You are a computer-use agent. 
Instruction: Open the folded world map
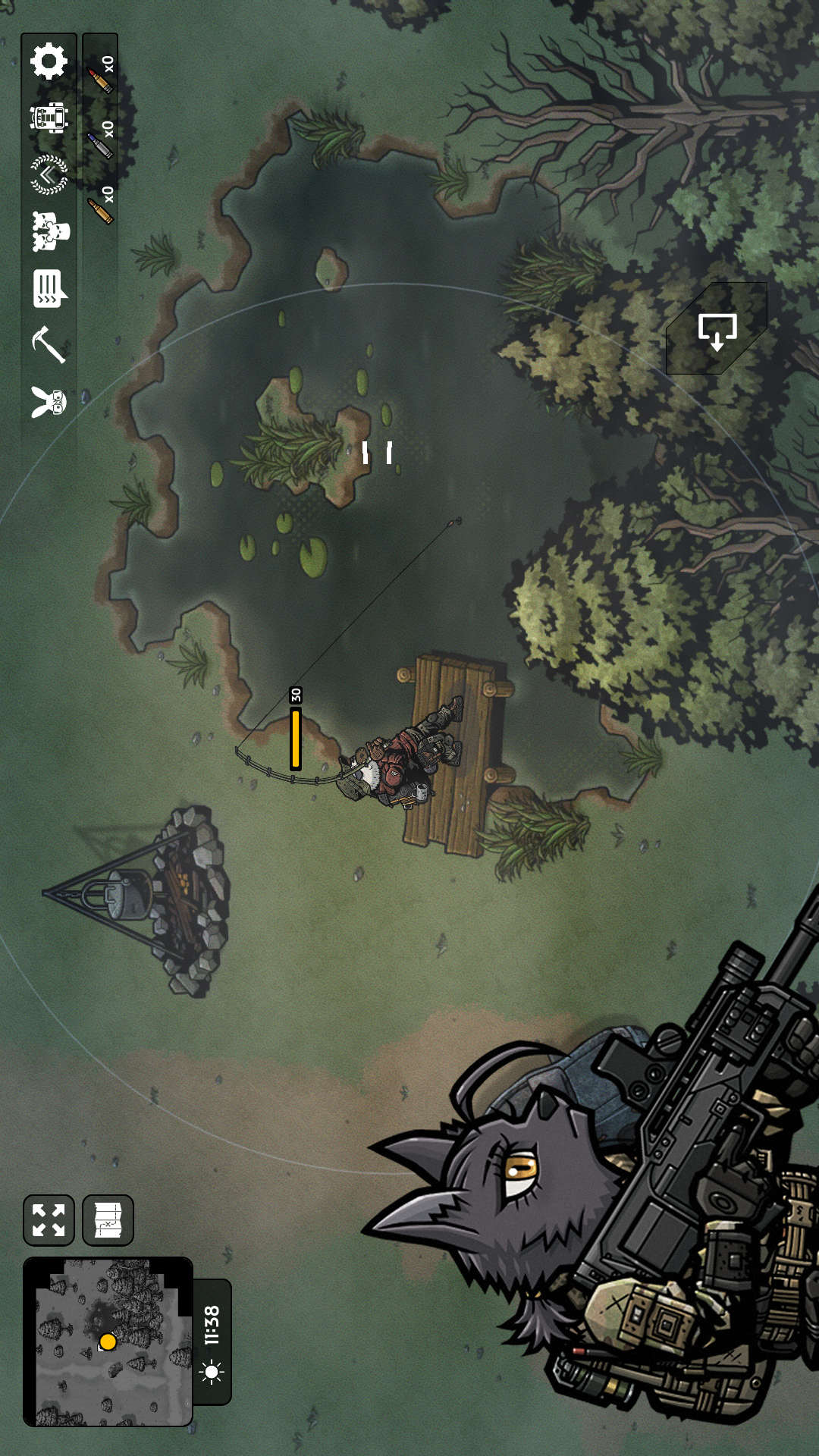tap(108, 1220)
